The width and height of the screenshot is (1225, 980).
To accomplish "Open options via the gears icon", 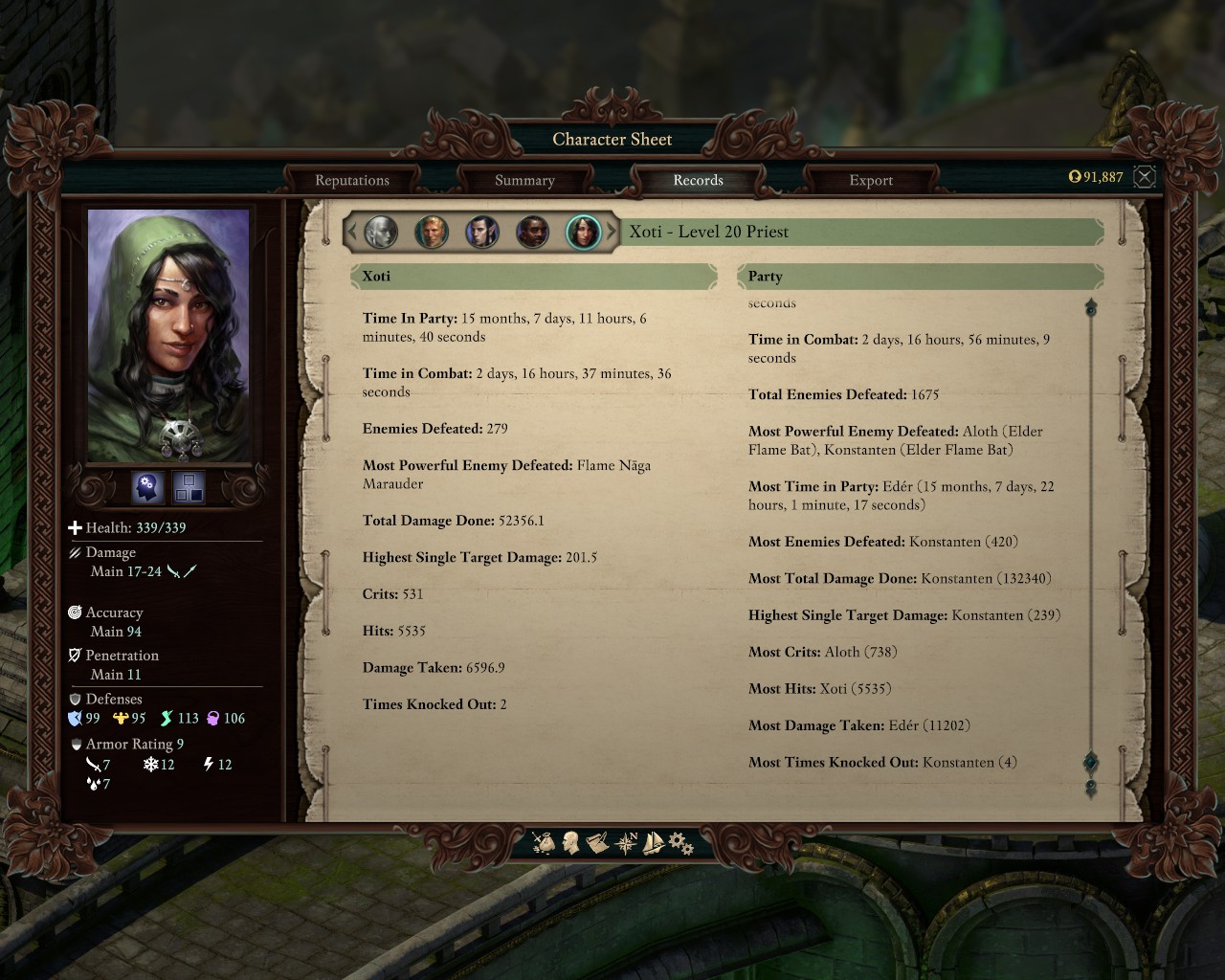I will coord(680,843).
